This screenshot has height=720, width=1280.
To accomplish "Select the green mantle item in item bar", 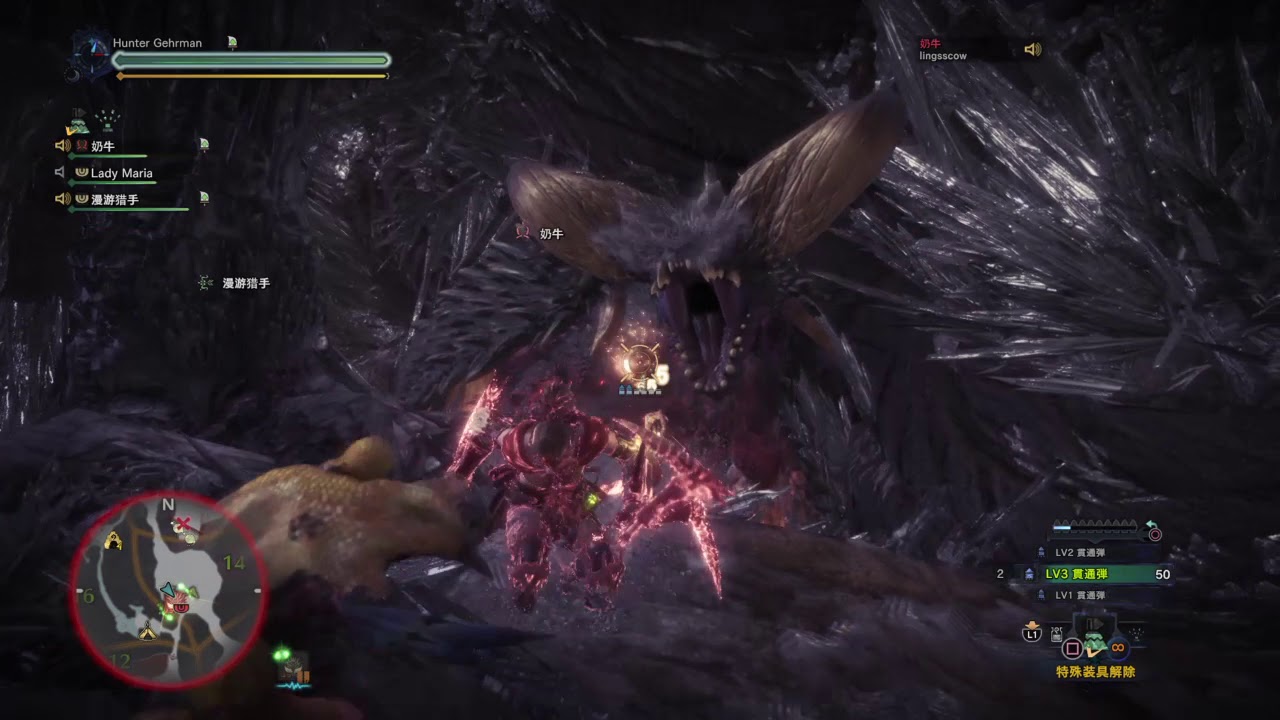I will [1095, 645].
